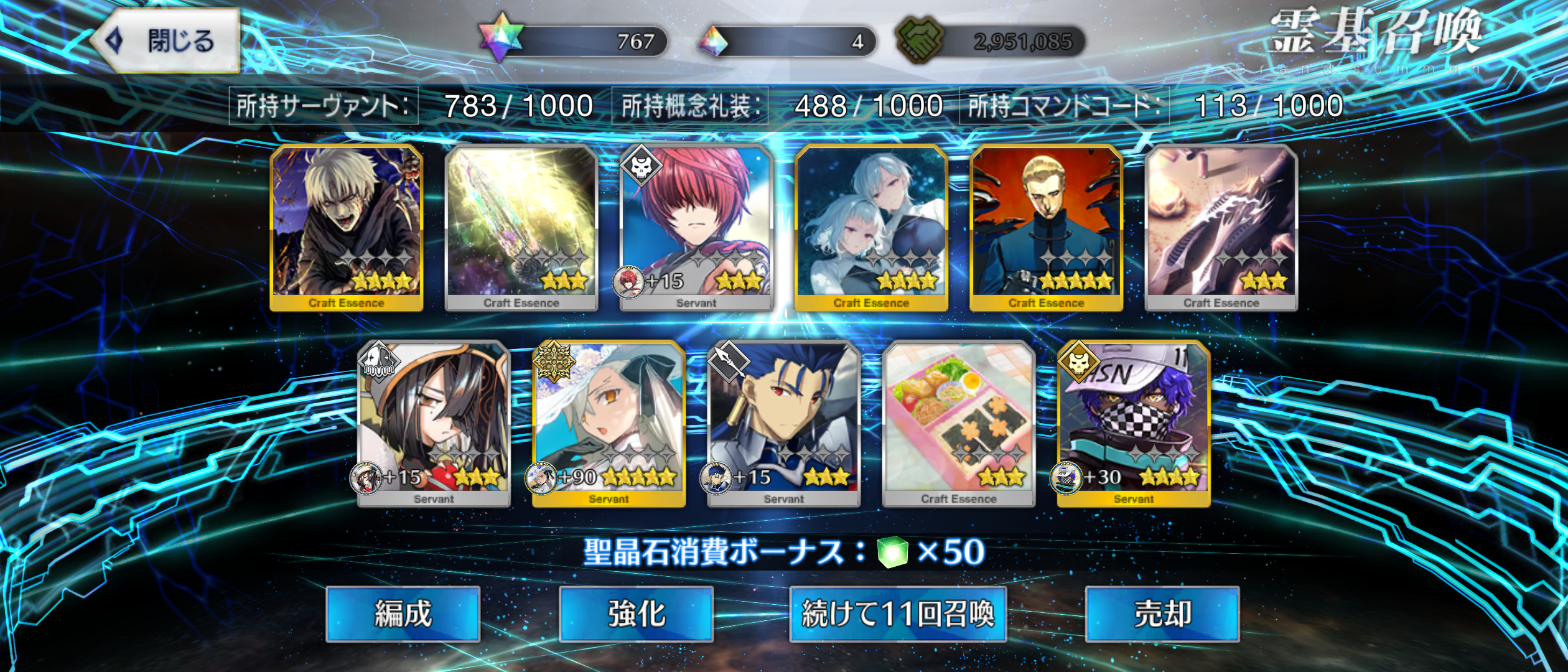The width and height of the screenshot is (1568, 672).
Task: Select the red-haired 3-star Servant card
Action: point(696,227)
